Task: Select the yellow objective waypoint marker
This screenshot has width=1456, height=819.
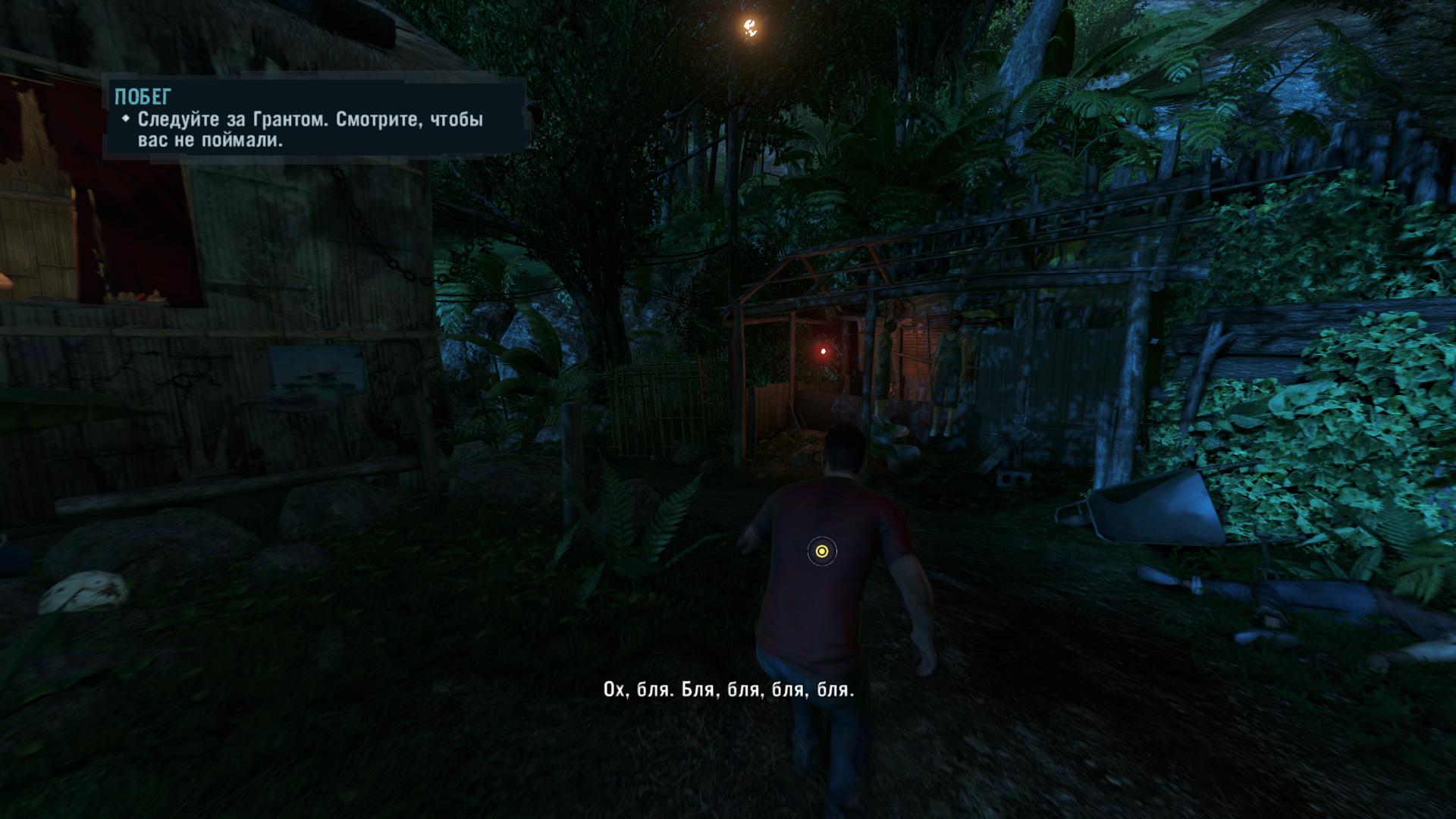Action: pos(821,551)
